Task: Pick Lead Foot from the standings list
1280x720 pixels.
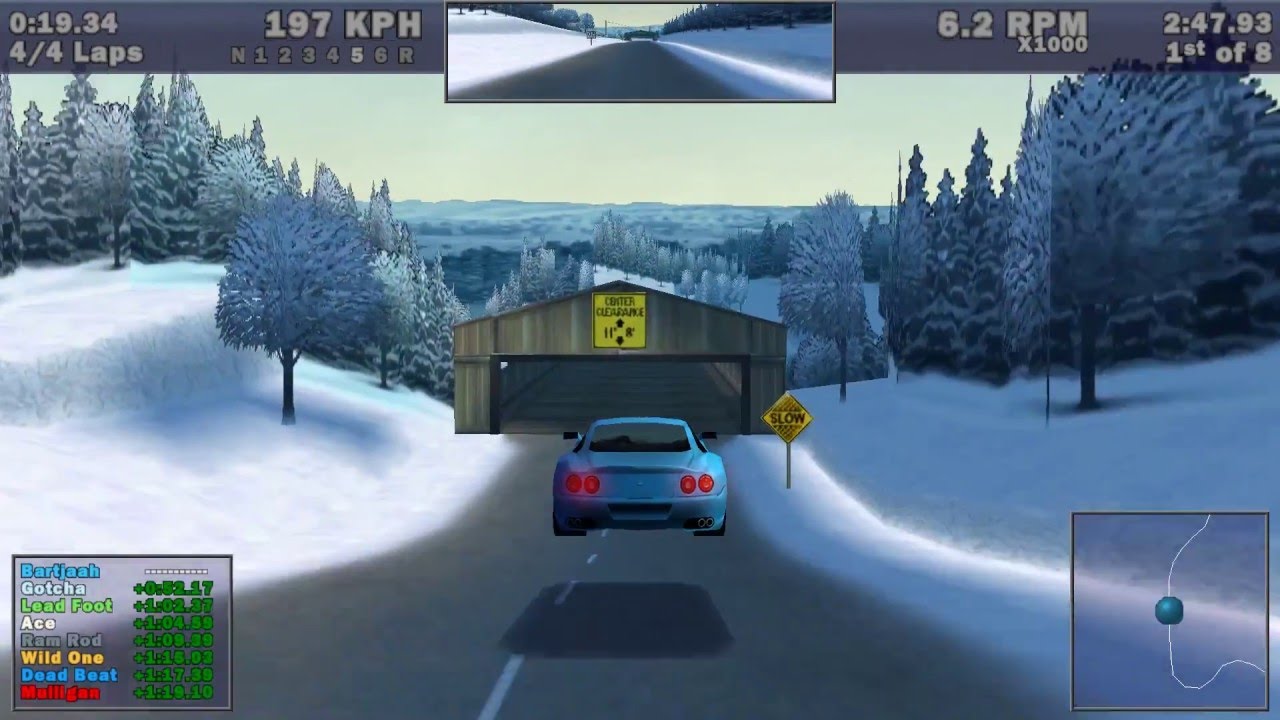Action: (66, 605)
